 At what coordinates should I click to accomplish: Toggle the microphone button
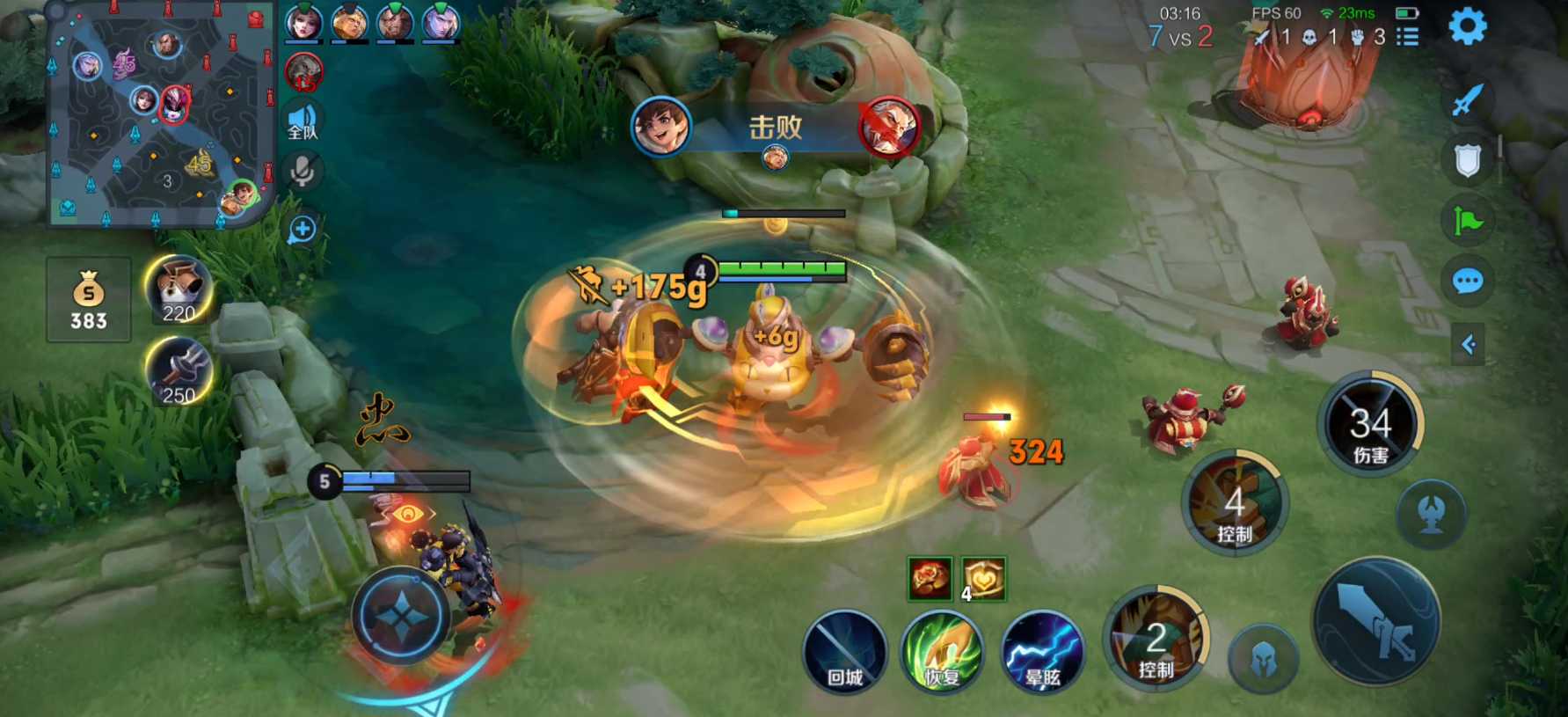click(x=303, y=172)
